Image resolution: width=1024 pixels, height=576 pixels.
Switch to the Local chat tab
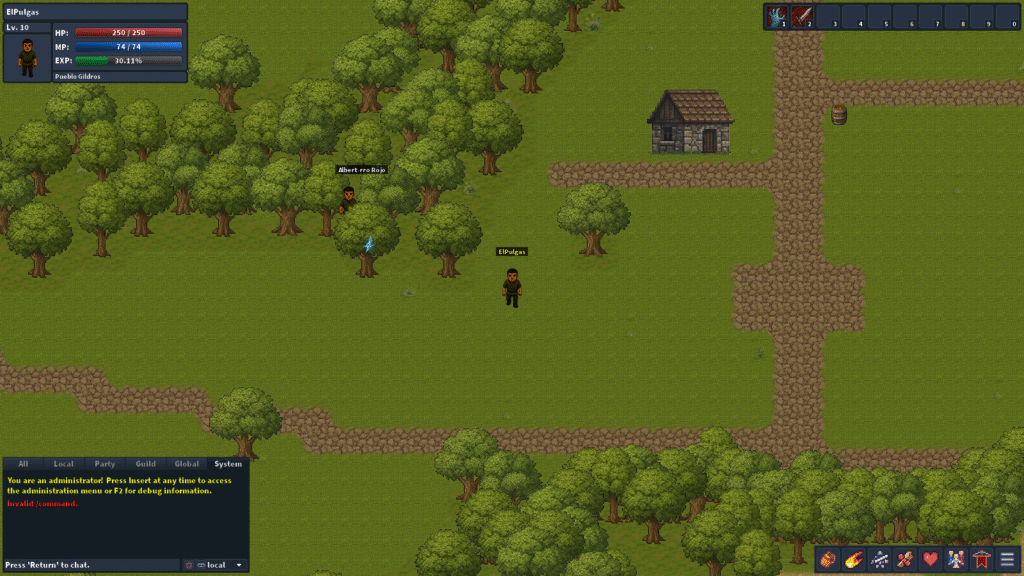[64, 464]
